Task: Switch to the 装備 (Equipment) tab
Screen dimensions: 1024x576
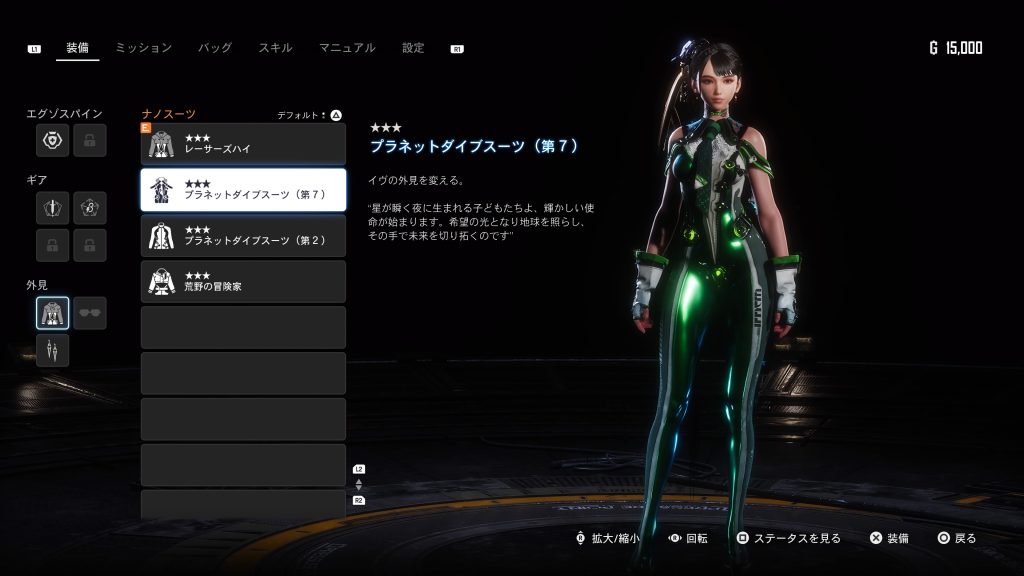Action: pyautogui.click(x=77, y=48)
